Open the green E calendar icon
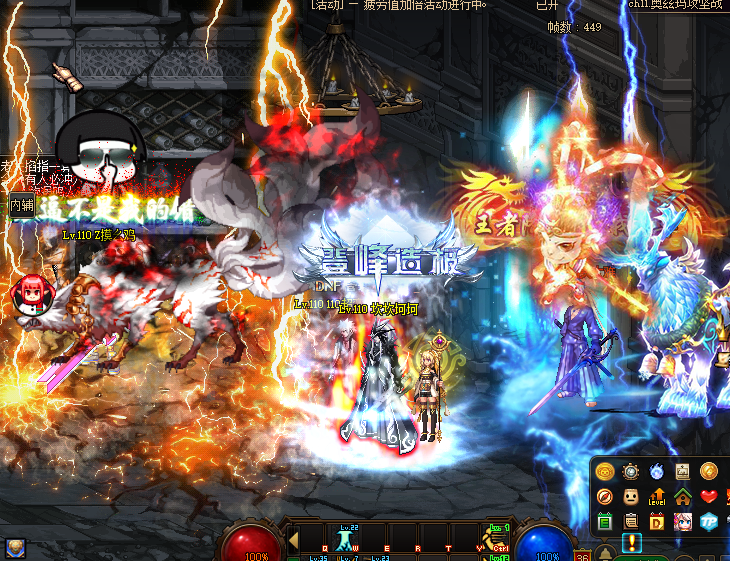730x561 pixels. point(604,521)
